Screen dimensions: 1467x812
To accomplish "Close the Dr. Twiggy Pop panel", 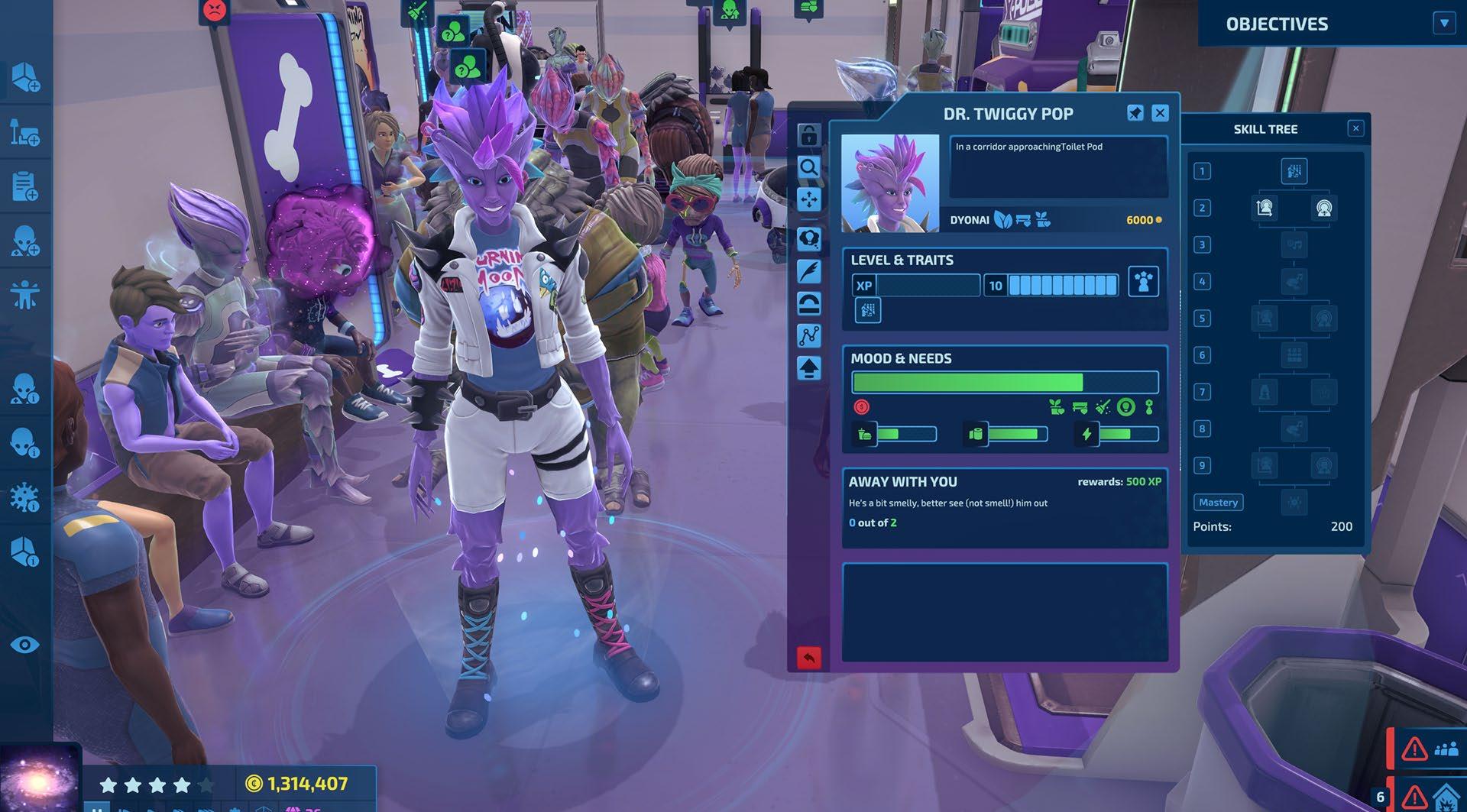I will (1160, 113).
